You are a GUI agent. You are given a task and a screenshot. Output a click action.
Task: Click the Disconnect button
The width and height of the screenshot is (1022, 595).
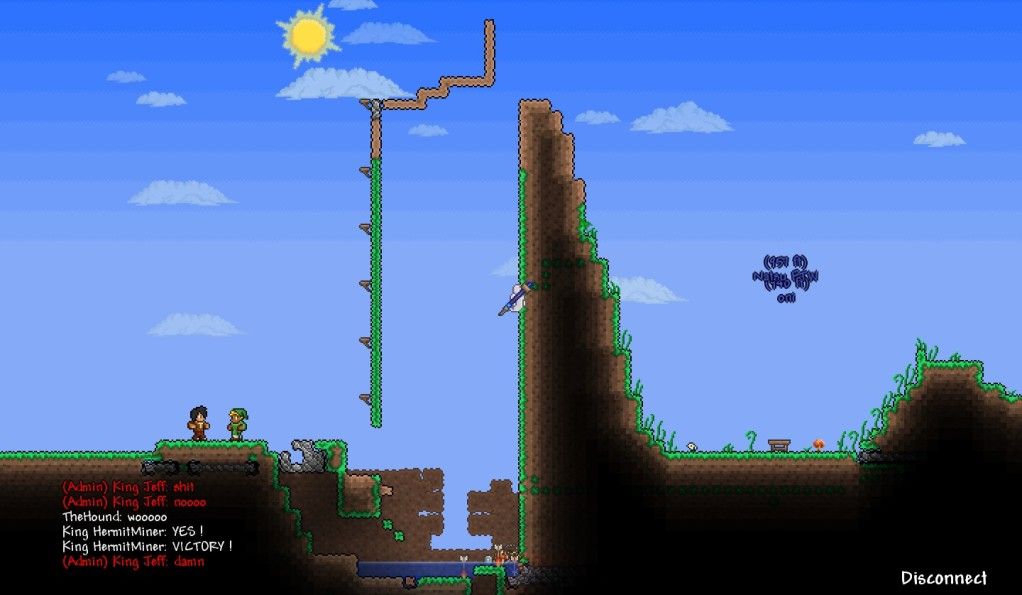click(943, 578)
